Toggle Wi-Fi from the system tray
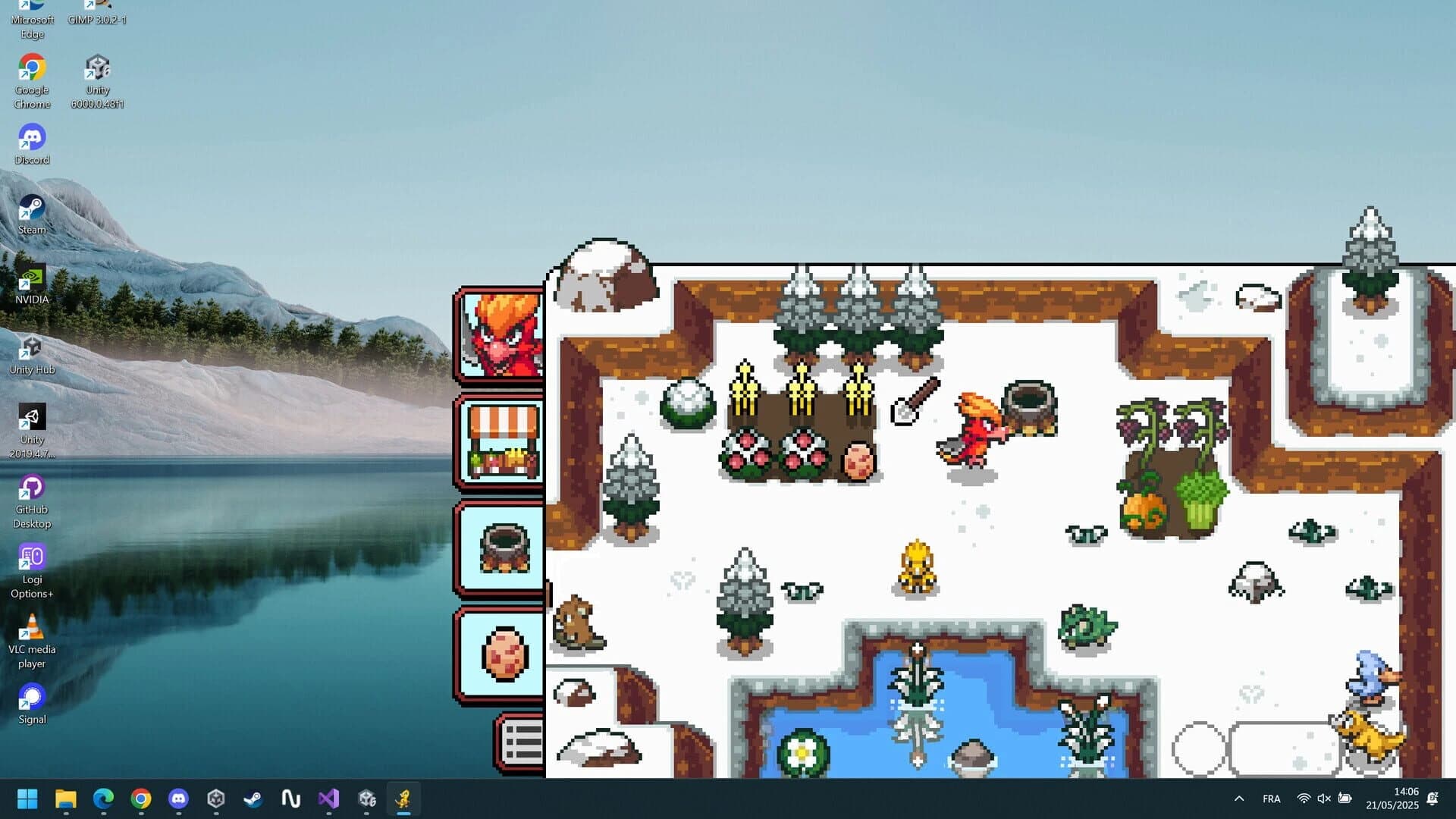 (x=1303, y=799)
